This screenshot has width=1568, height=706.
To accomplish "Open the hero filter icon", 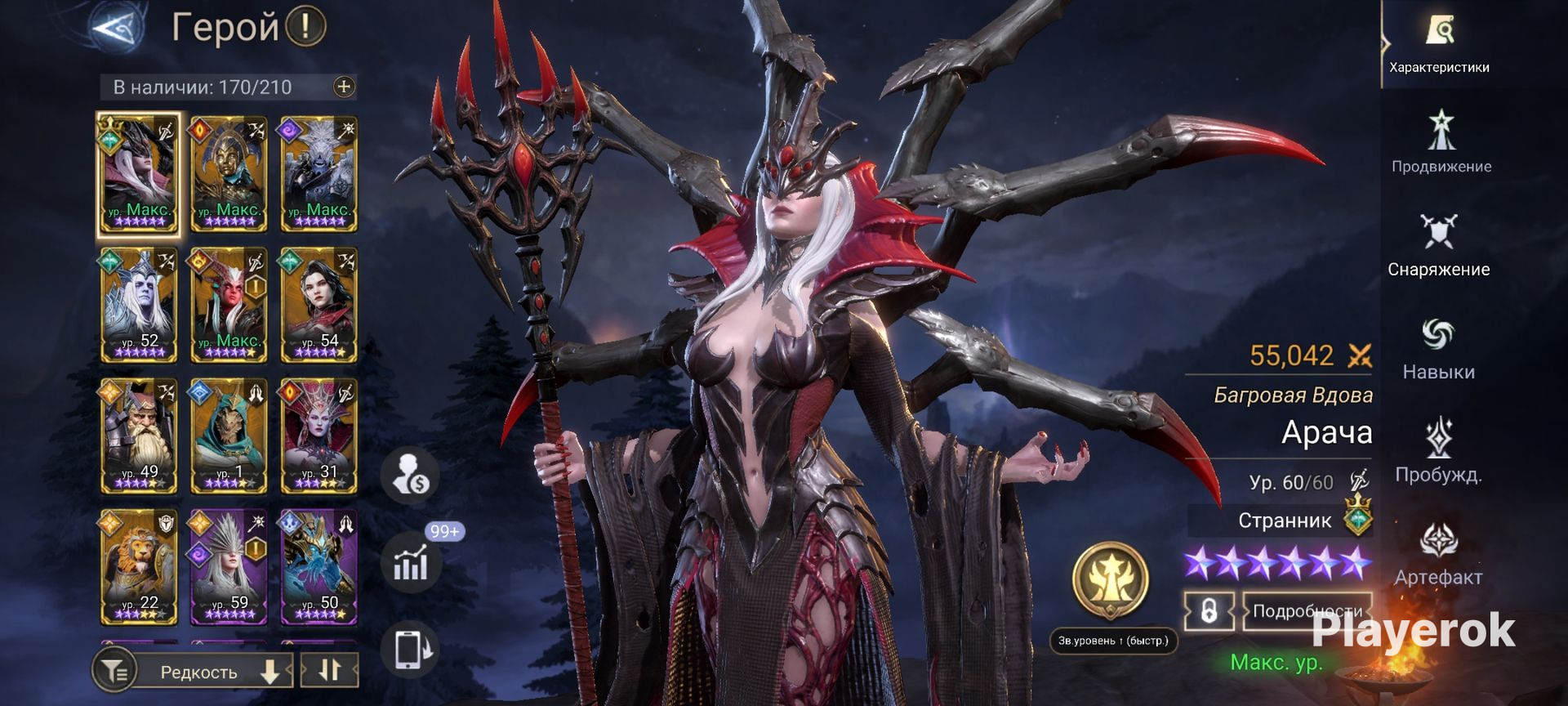I will [x=113, y=672].
